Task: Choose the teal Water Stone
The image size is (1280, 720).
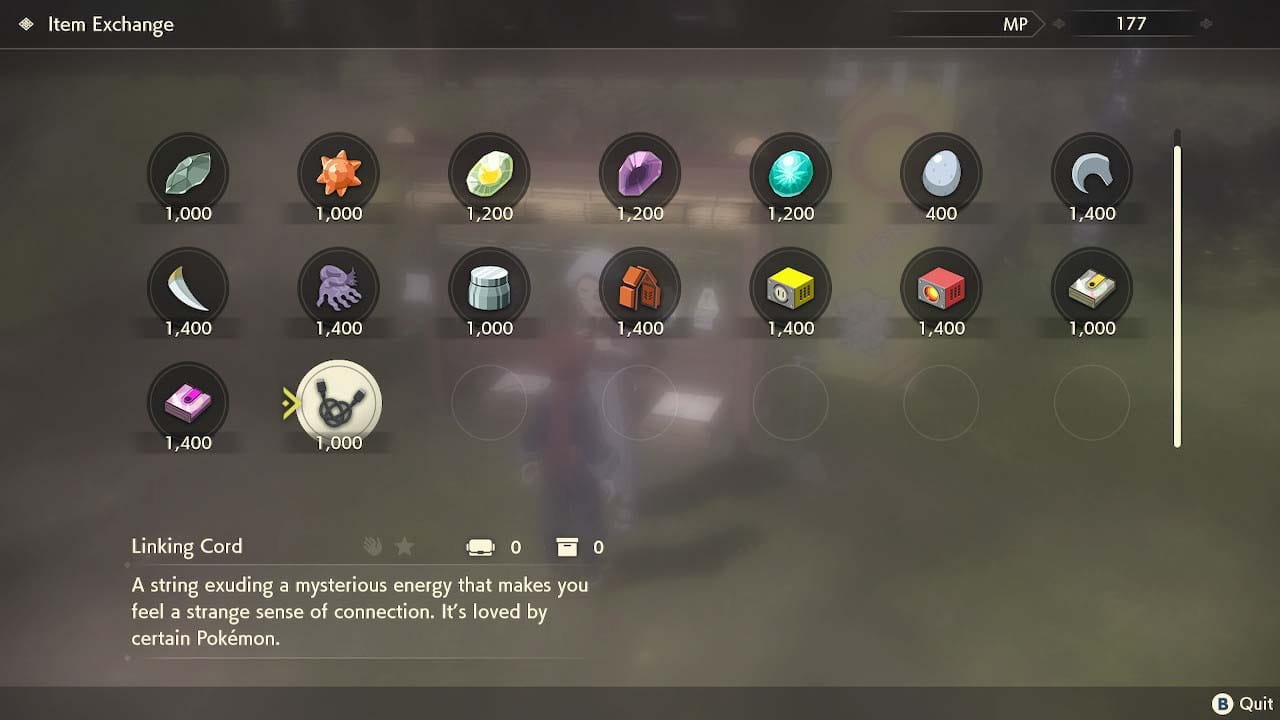Action: (x=790, y=175)
